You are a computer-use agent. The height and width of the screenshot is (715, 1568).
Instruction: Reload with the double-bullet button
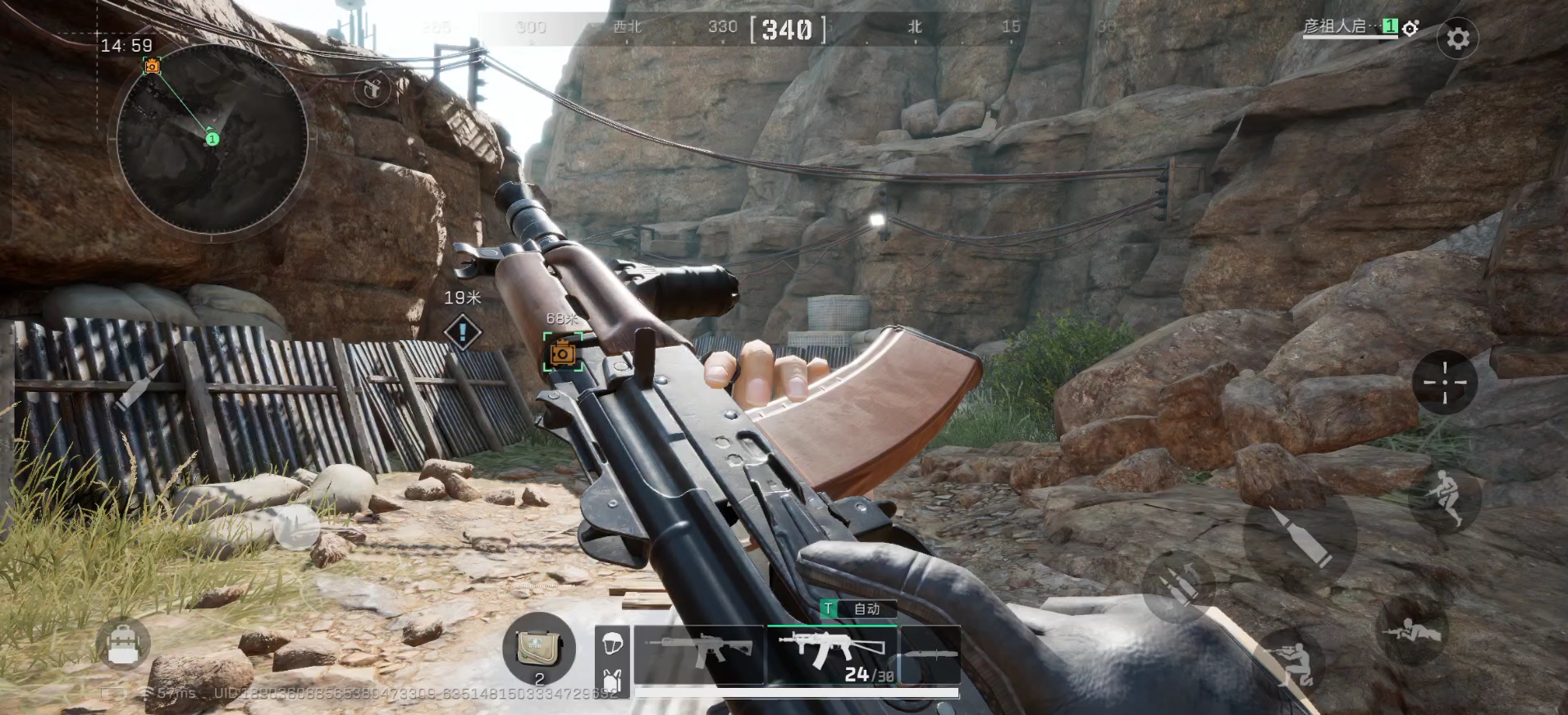click(1180, 585)
